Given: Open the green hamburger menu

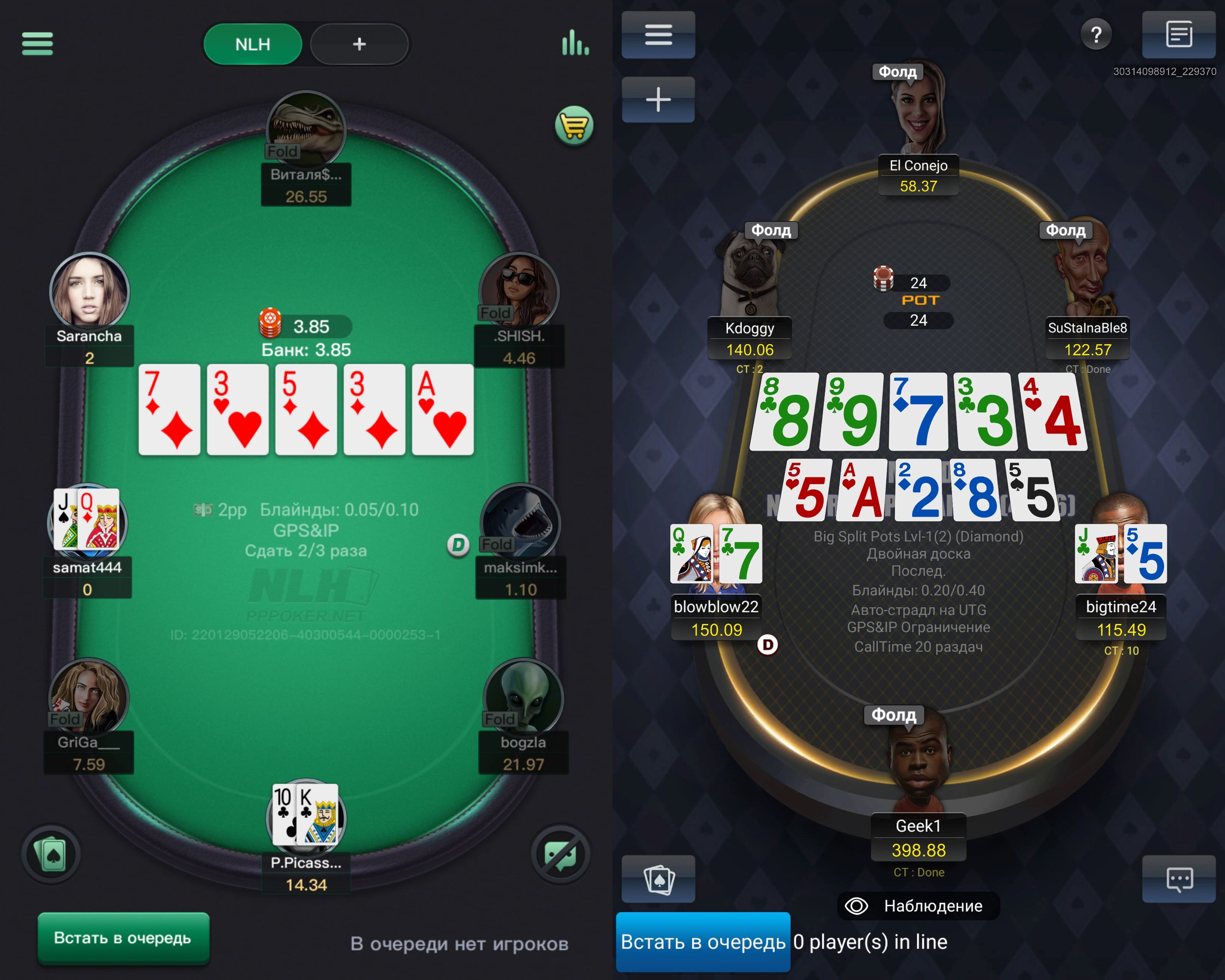Looking at the screenshot, I should click(x=38, y=44).
